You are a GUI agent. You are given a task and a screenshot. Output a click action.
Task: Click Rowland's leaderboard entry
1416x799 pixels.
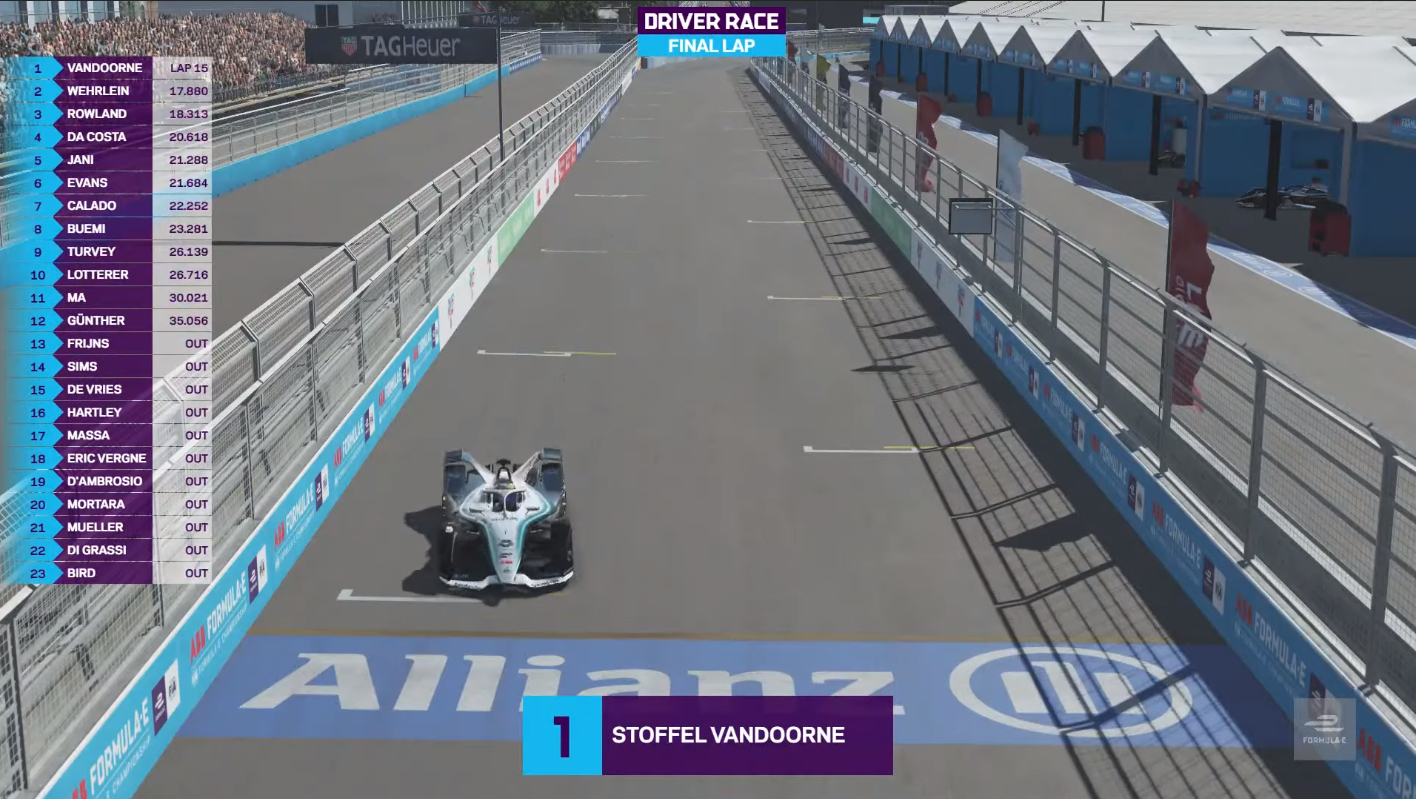pyautogui.click(x=108, y=114)
